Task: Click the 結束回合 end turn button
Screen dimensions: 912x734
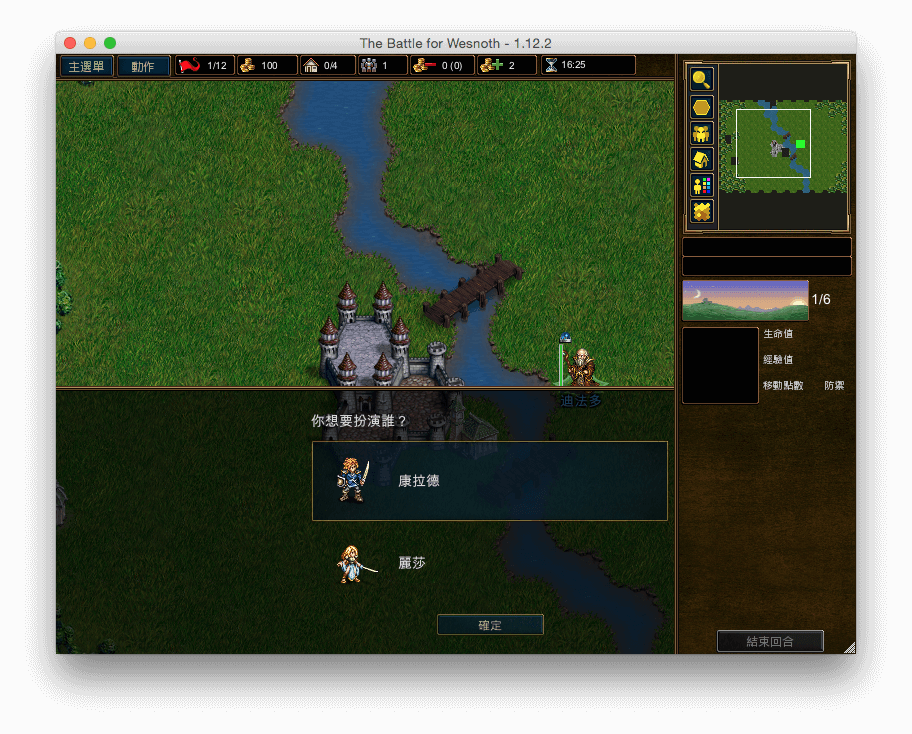Action: pyautogui.click(x=770, y=641)
